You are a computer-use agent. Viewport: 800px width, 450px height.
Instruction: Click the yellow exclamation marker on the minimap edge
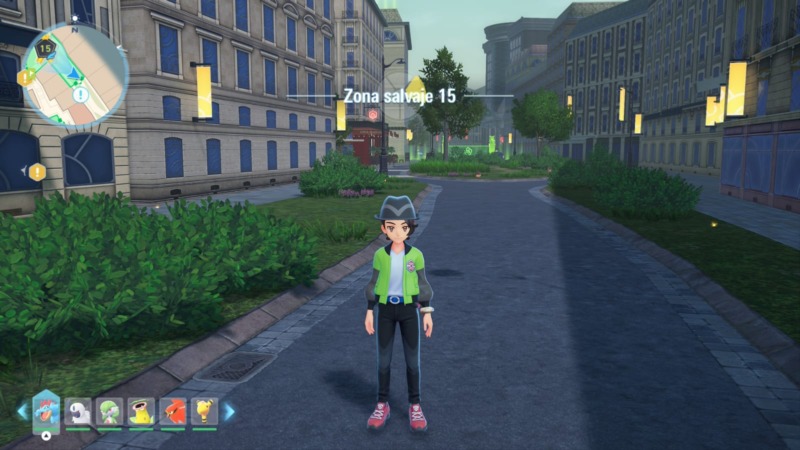coord(25,77)
